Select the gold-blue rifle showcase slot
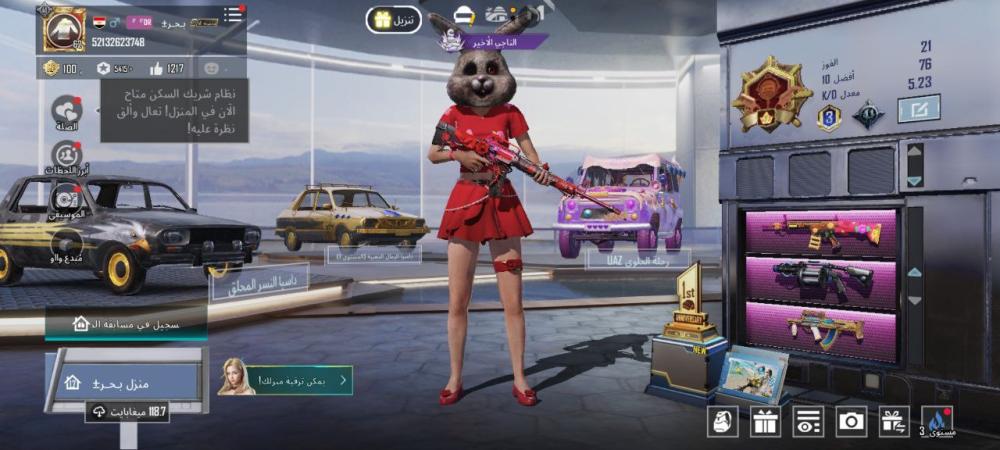 [x=821, y=329]
